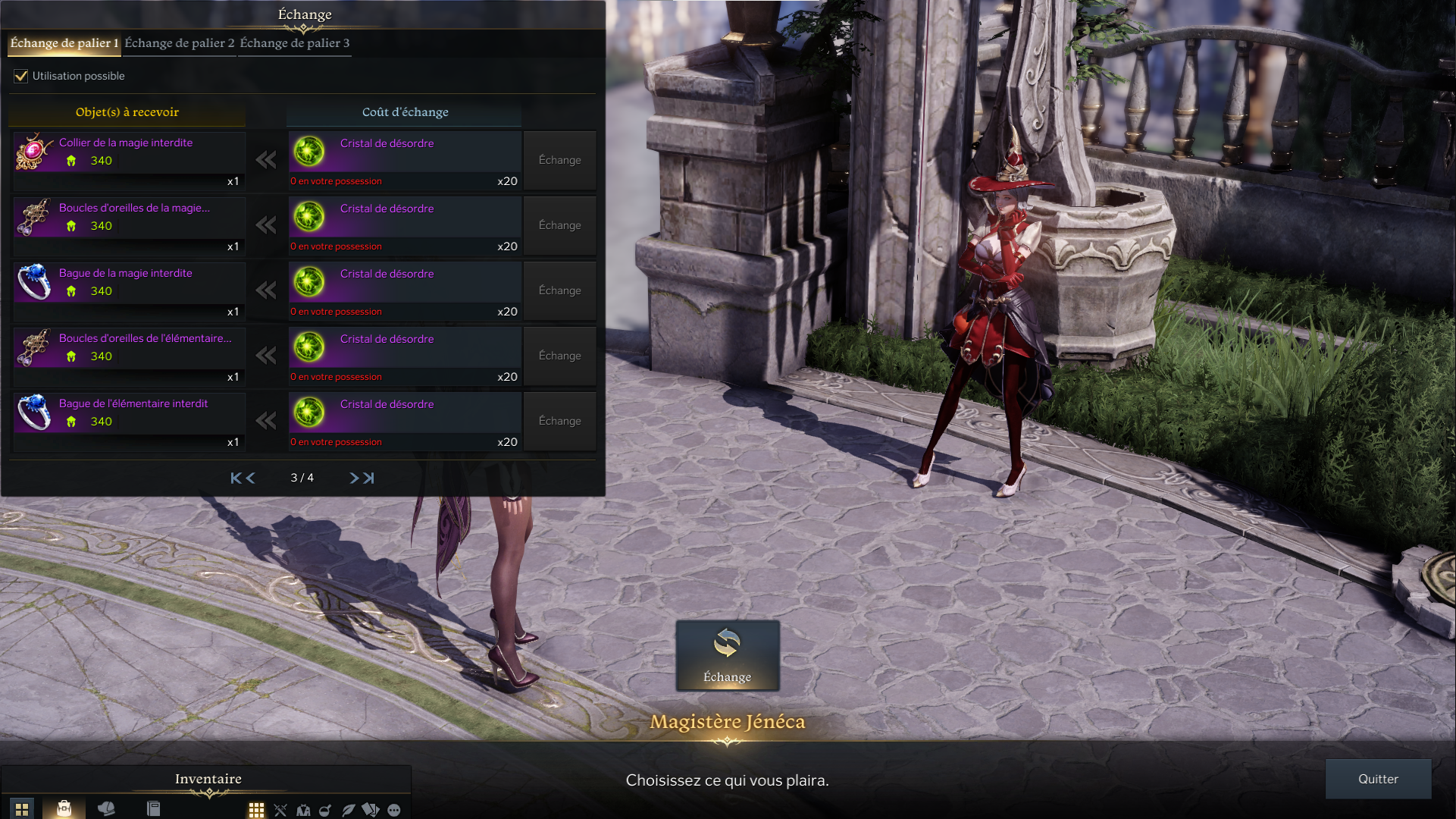
Task: Click Échange button for Bague de la magie interdite
Action: pos(559,290)
